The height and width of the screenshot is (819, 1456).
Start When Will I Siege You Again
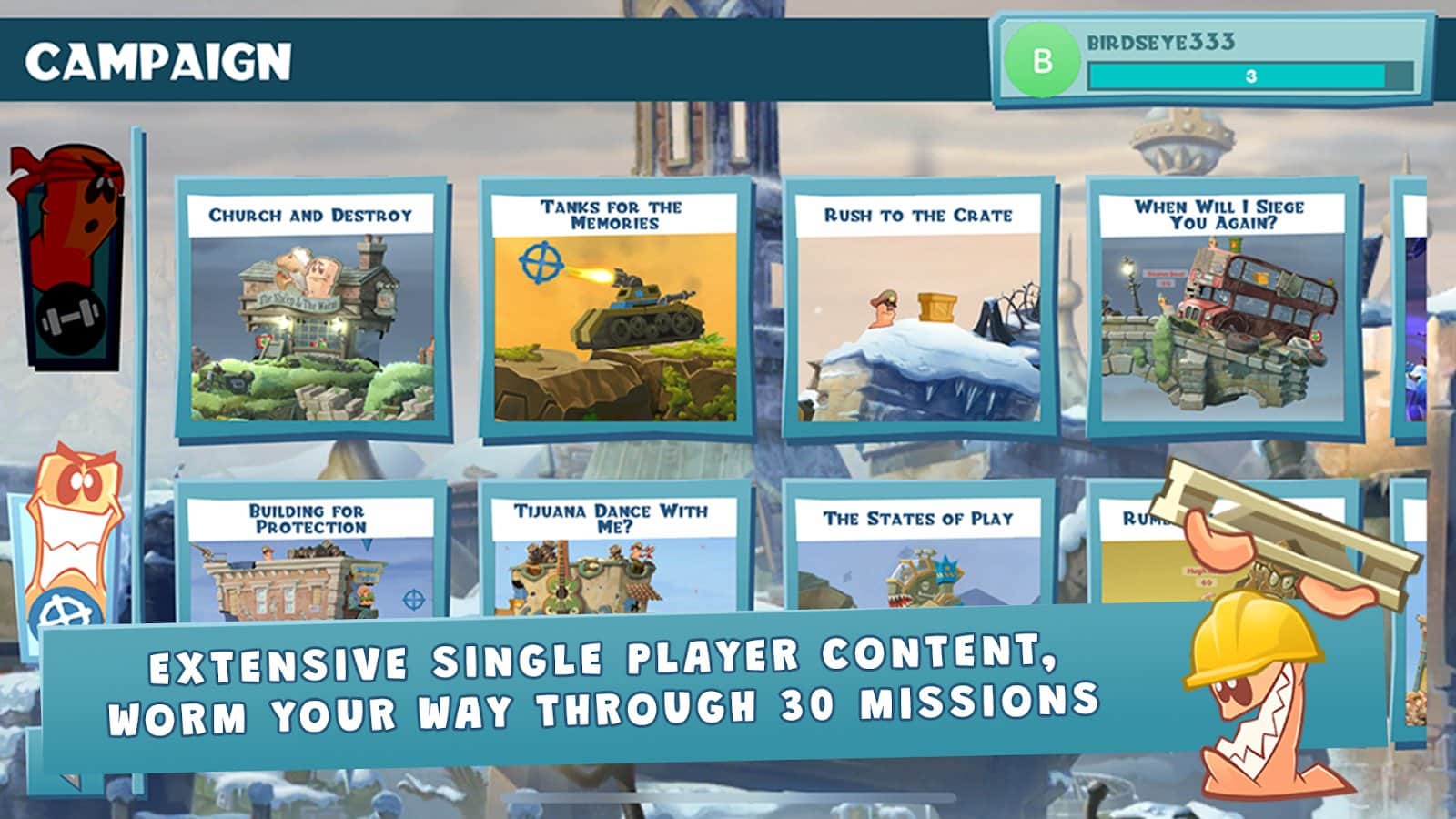[1222, 309]
